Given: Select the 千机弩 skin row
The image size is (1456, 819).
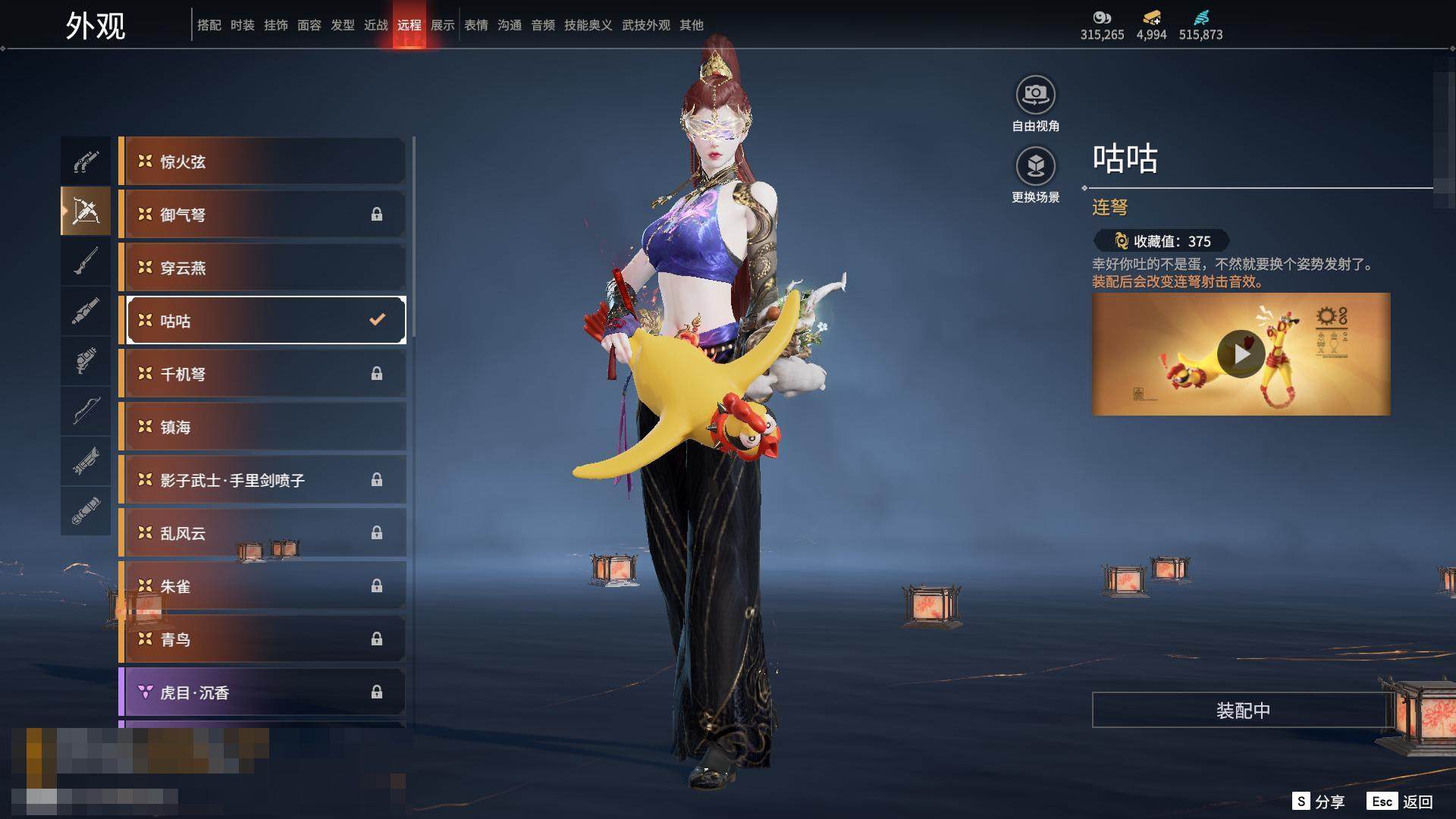Looking at the screenshot, I should 262,374.
